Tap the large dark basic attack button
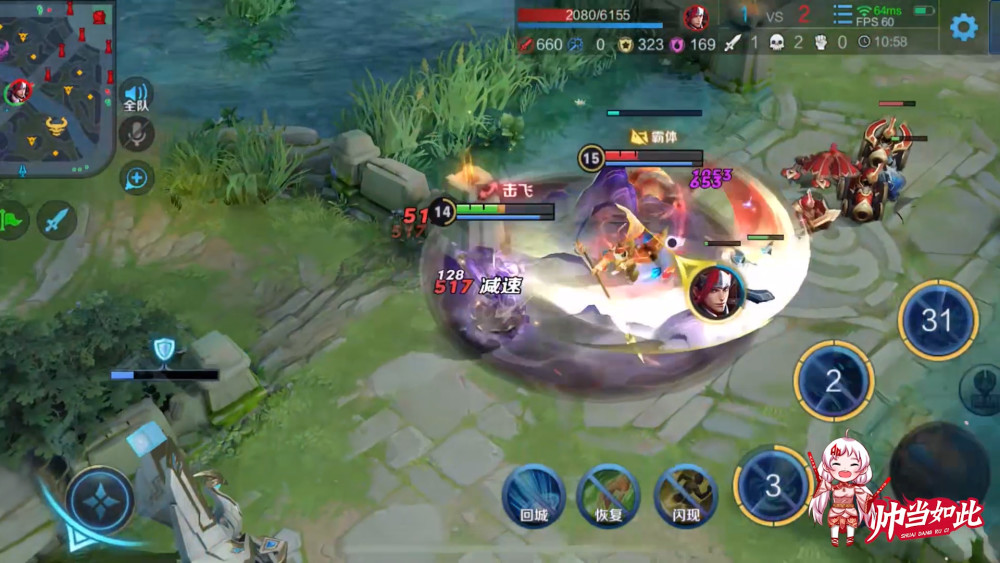The height and width of the screenshot is (563, 1000). (x=938, y=468)
